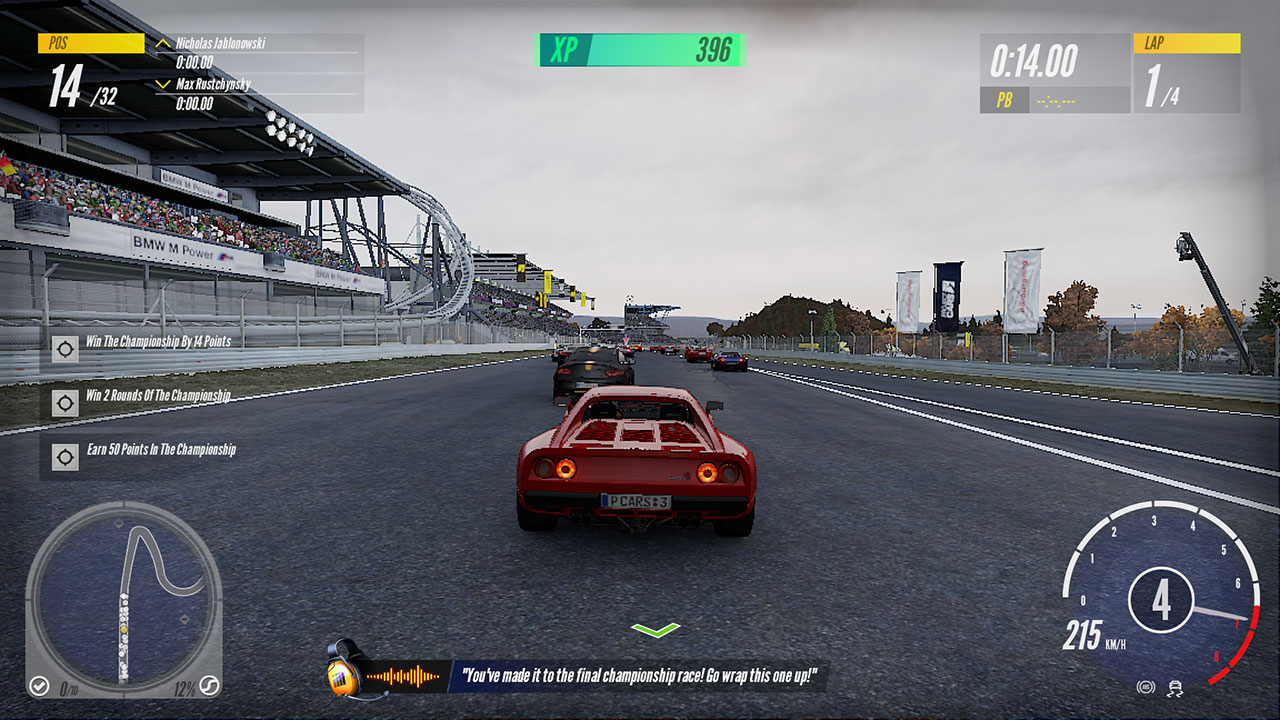Click the yellow player dot on the minimap
Image resolution: width=1280 pixels, height=720 pixels.
(x=124, y=629)
